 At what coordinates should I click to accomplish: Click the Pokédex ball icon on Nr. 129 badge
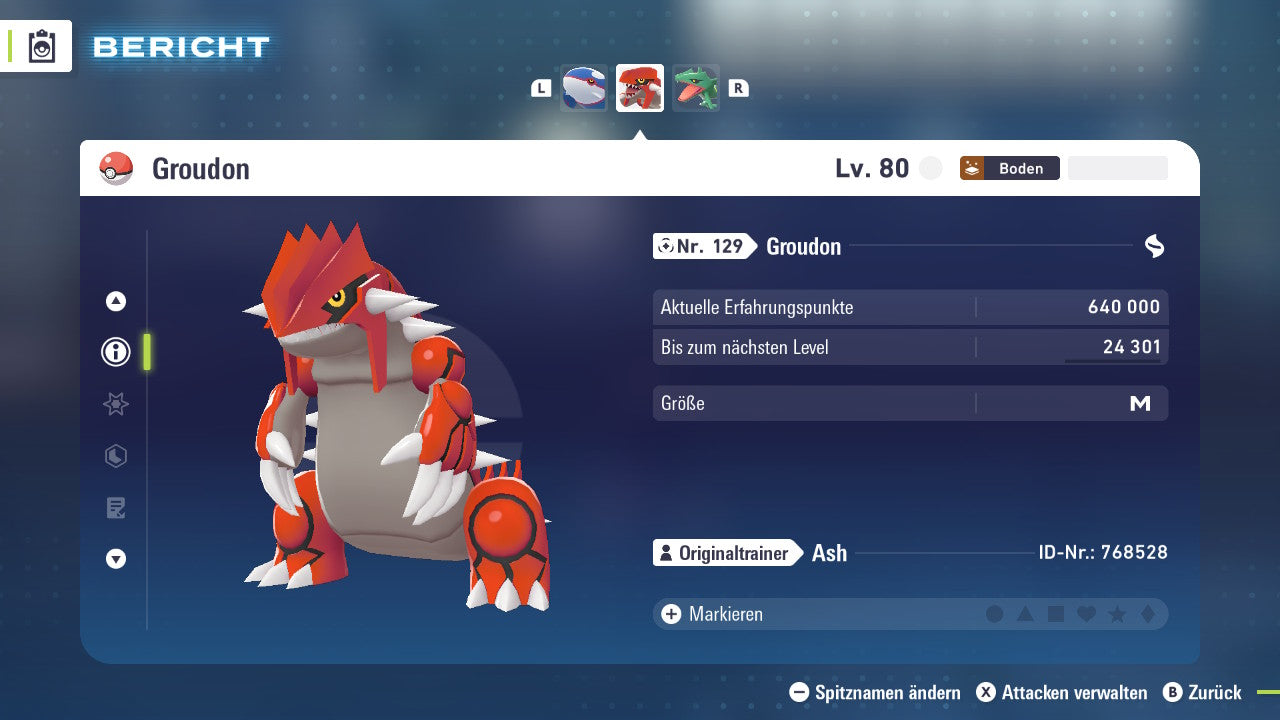coord(667,246)
